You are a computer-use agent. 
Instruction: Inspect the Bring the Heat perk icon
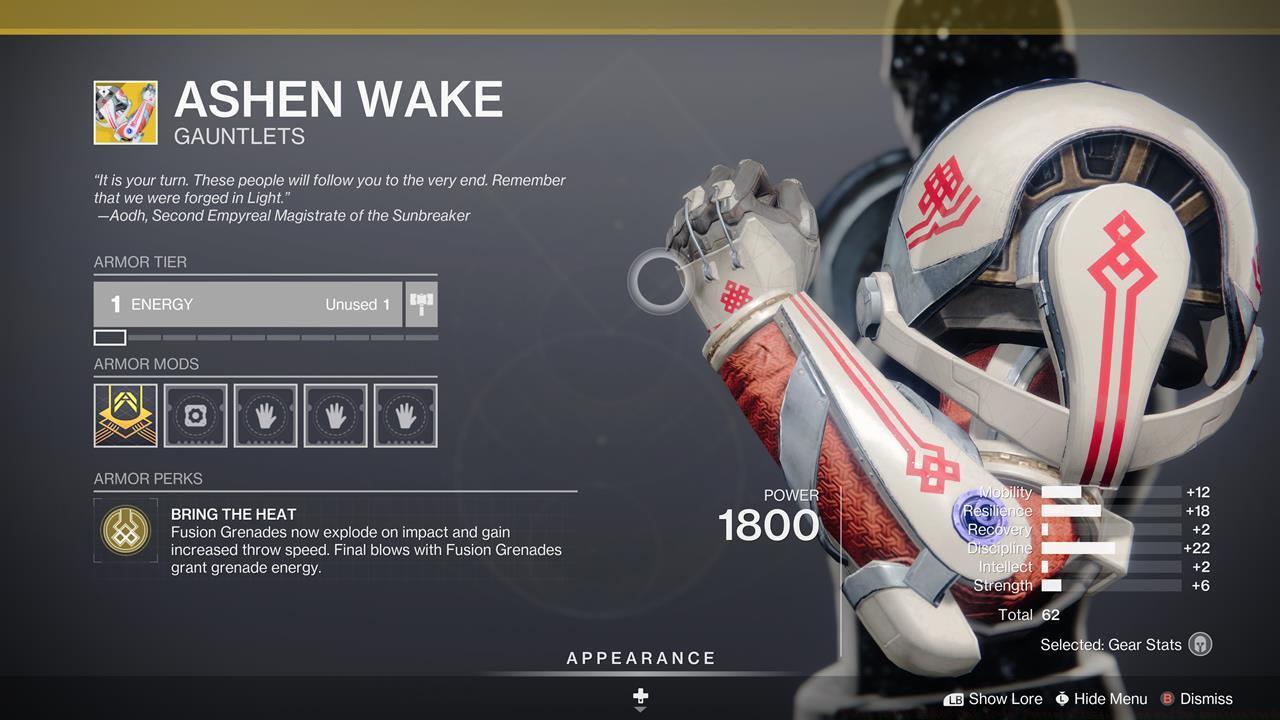125,530
